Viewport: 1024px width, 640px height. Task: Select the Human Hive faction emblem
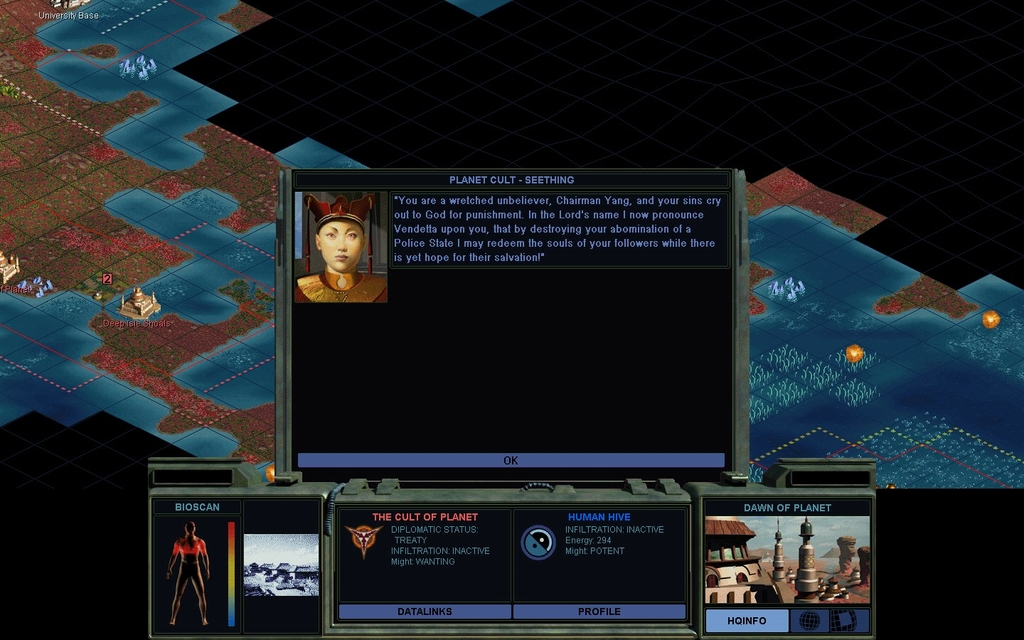pos(538,542)
